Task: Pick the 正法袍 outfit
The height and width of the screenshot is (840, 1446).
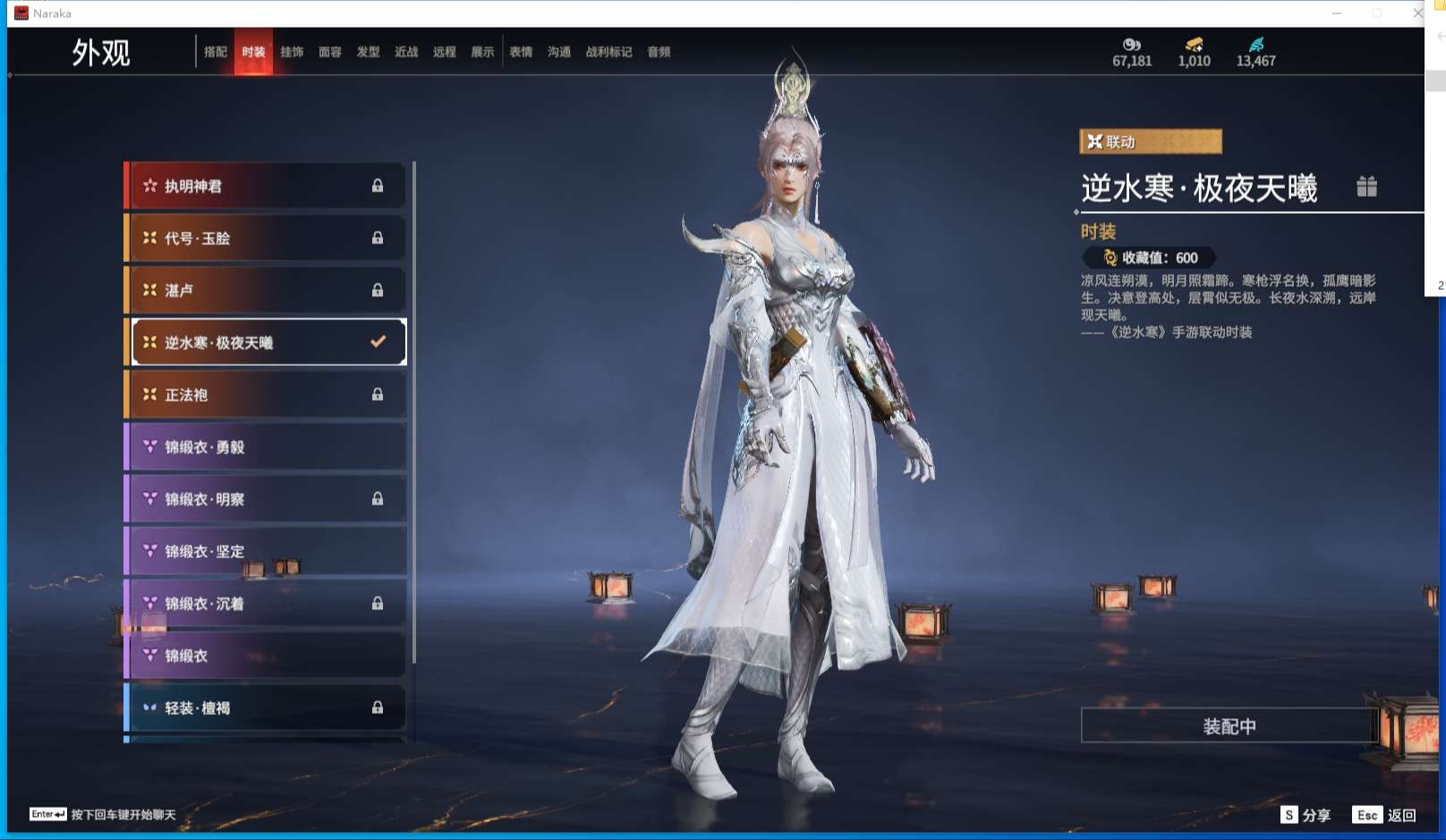Action: [266, 395]
